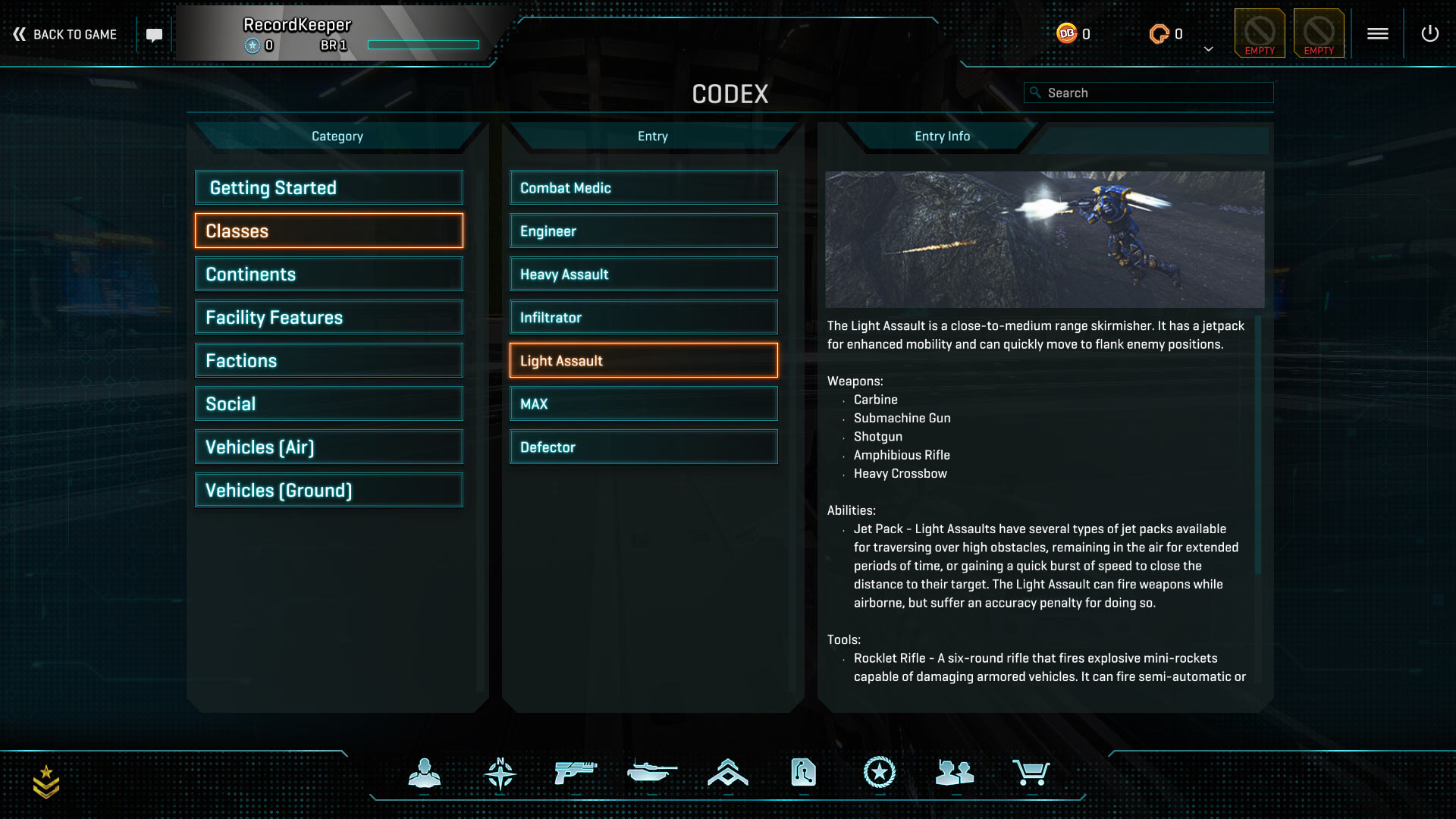Open the Heavy Assault entry
Viewport: 1456px width, 819px height.
(643, 274)
